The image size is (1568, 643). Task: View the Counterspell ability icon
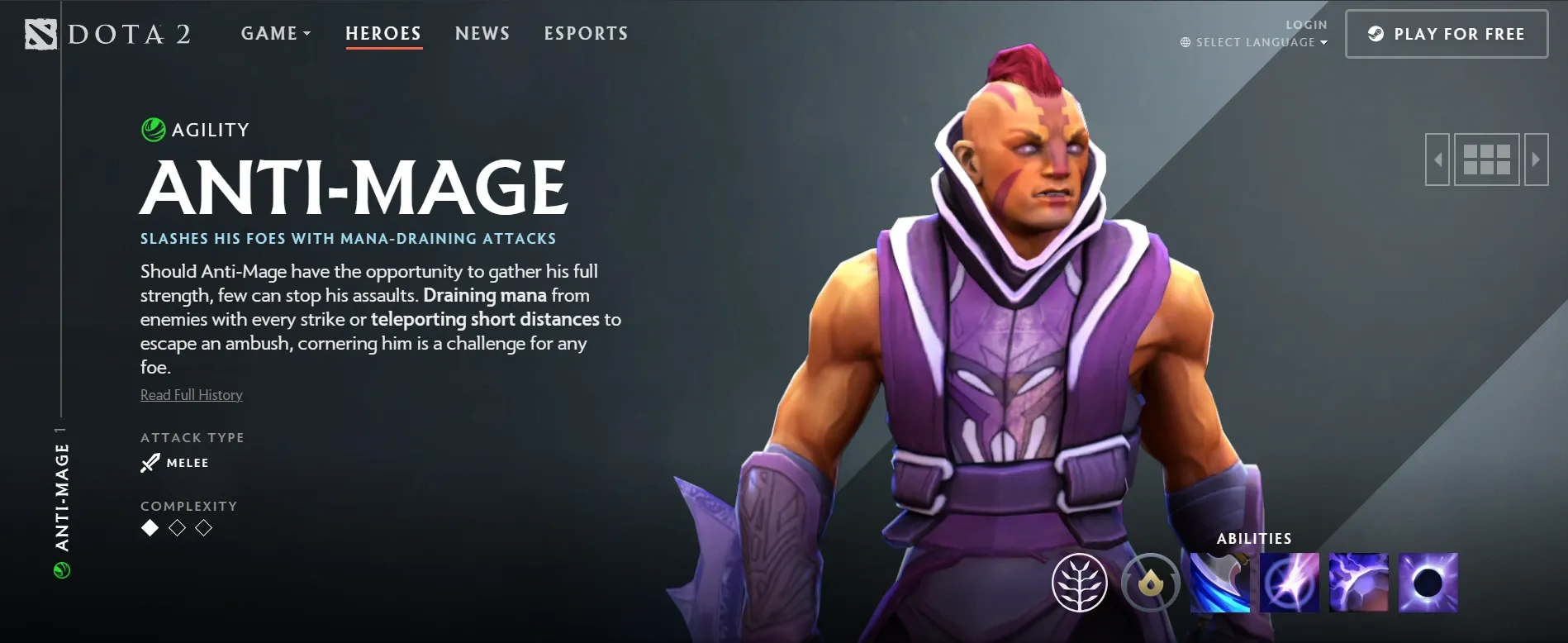1359,583
